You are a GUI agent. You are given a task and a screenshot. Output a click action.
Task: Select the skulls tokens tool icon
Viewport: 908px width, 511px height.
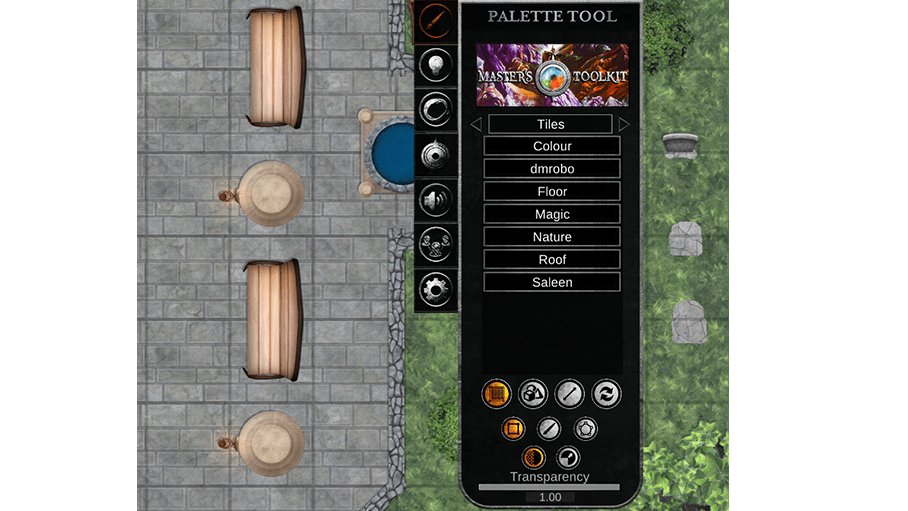point(436,244)
